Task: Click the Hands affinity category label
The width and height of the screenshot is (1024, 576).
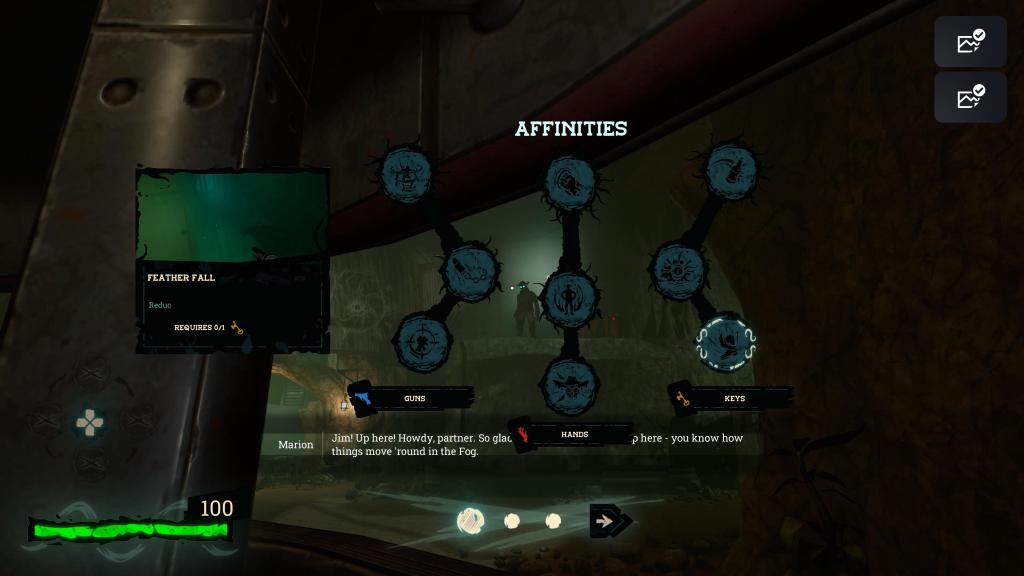Action: [x=574, y=435]
